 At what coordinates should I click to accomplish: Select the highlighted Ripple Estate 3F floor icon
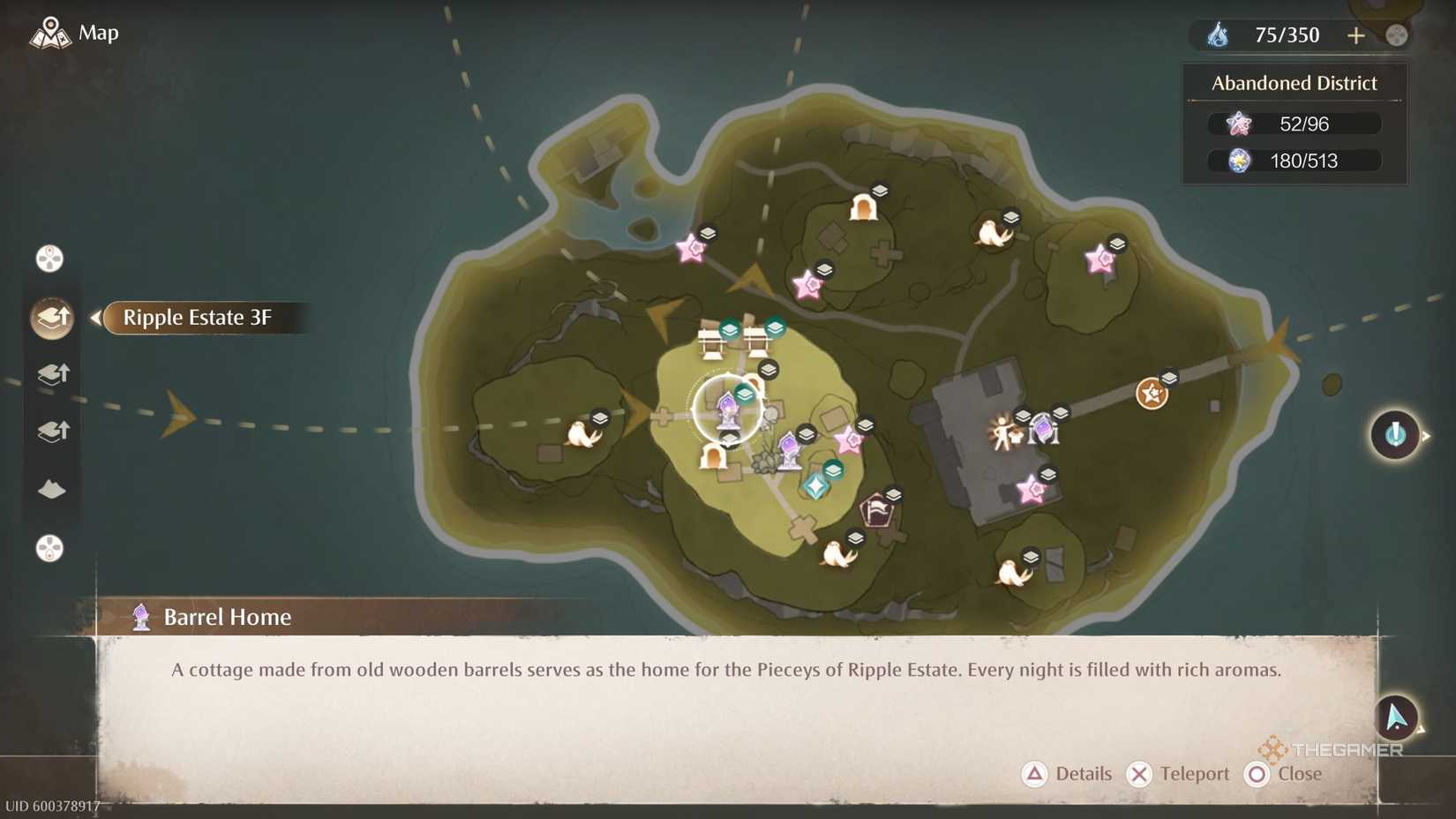point(50,318)
